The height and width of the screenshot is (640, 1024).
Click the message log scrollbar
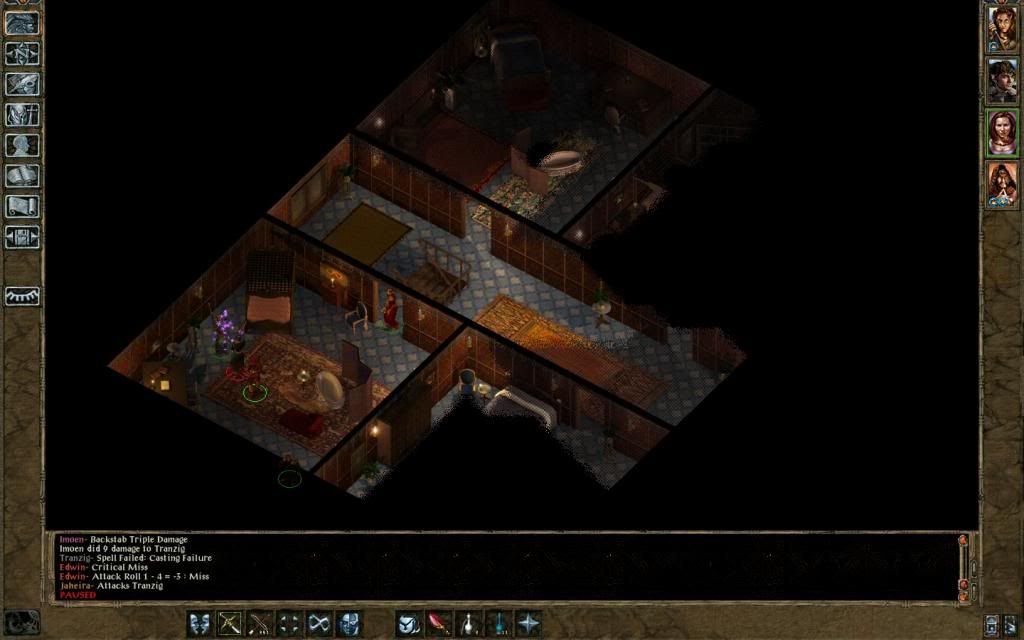964,565
